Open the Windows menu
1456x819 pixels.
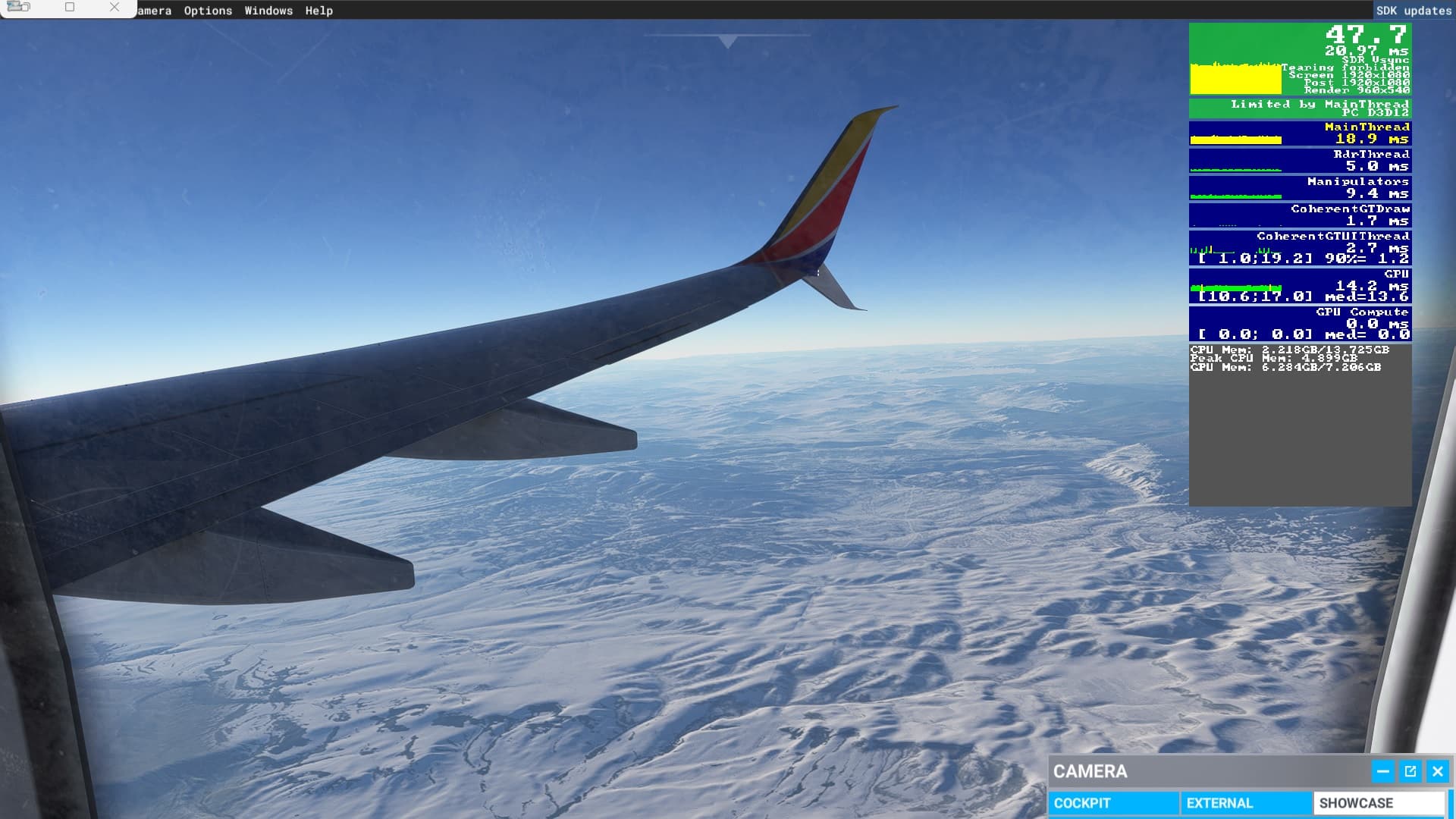point(268,11)
